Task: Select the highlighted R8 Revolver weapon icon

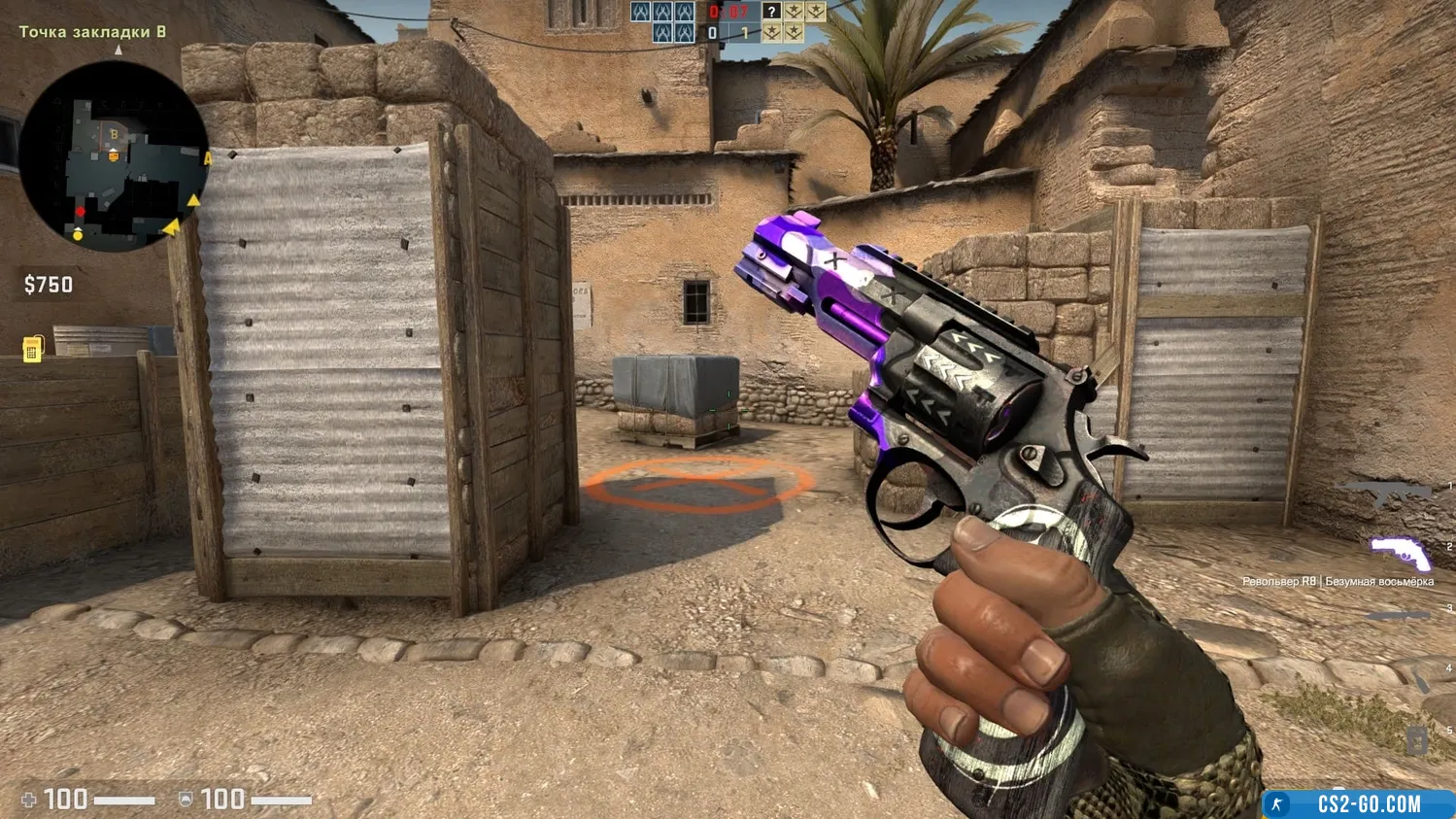Action: point(1400,554)
